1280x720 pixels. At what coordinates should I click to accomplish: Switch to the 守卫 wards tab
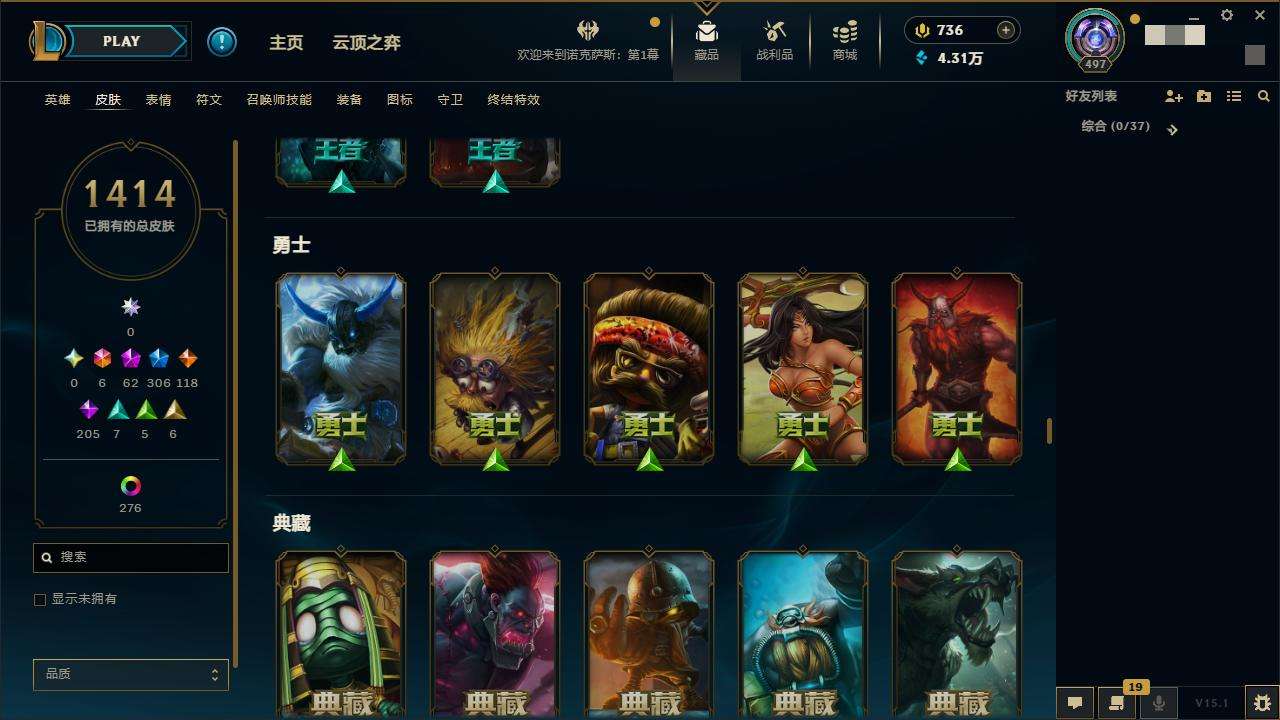tap(450, 100)
